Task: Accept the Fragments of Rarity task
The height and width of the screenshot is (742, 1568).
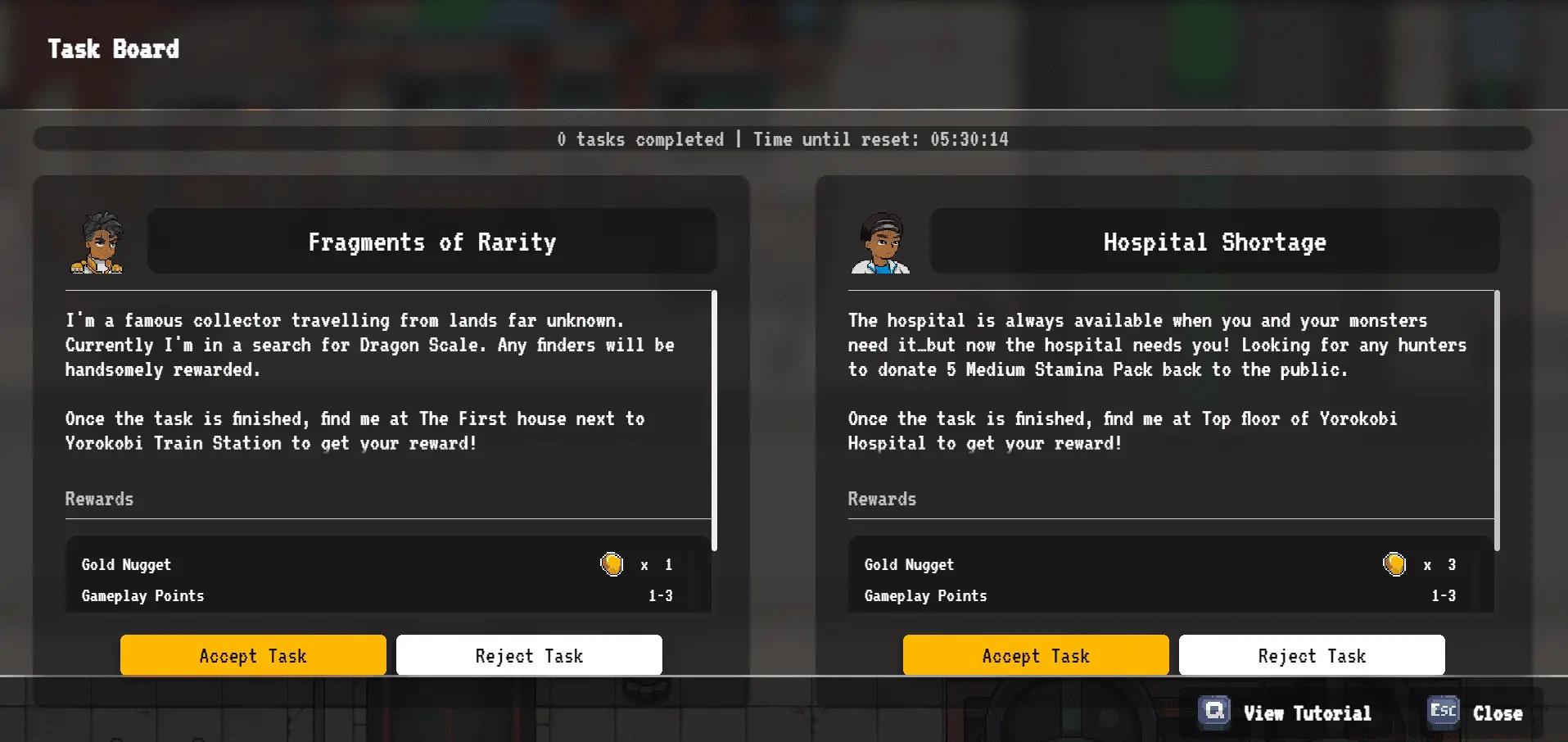Action: pyautogui.click(x=253, y=655)
